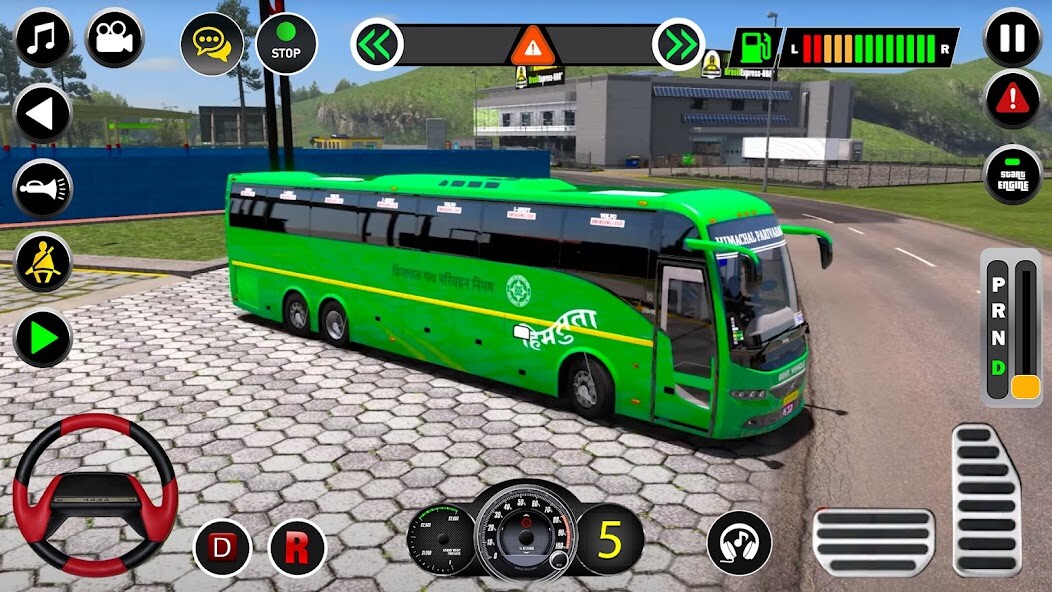Open the headphones music button
This screenshot has height=592, width=1052.
[739, 543]
